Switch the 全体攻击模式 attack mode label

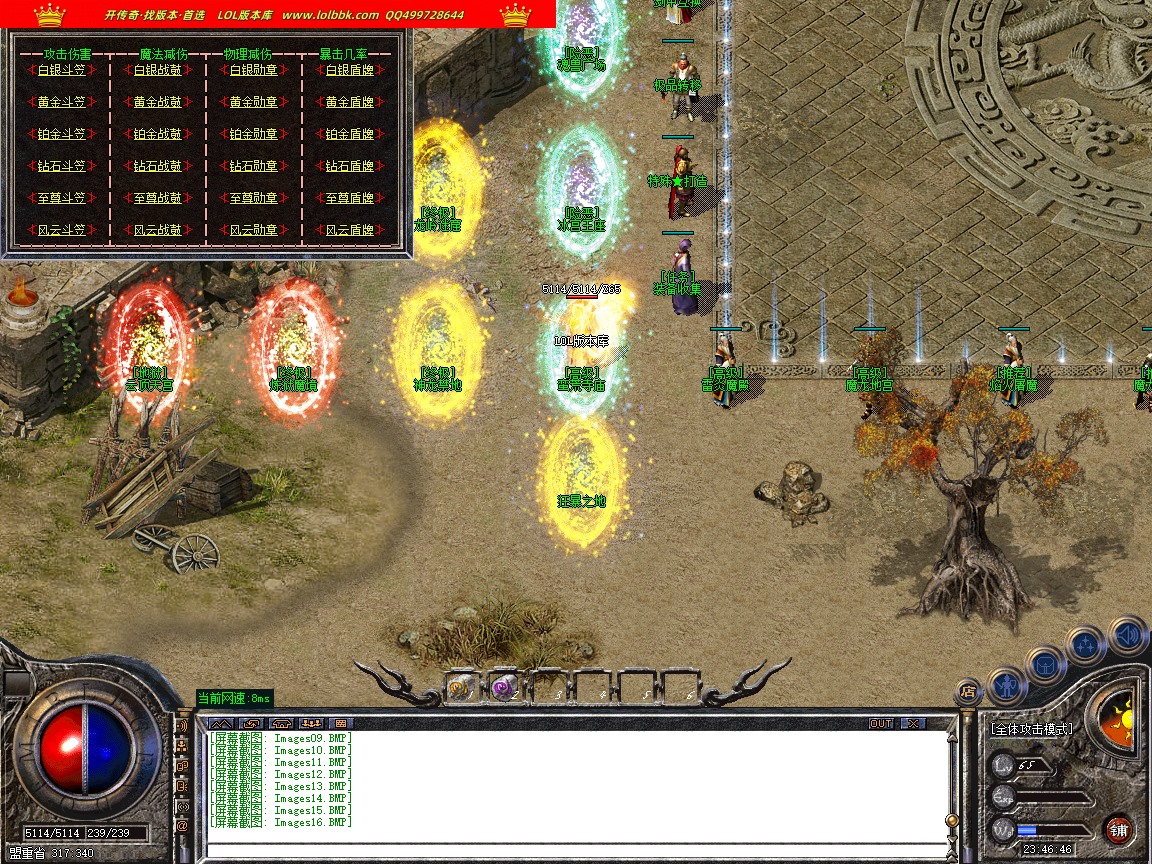point(1031,729)
